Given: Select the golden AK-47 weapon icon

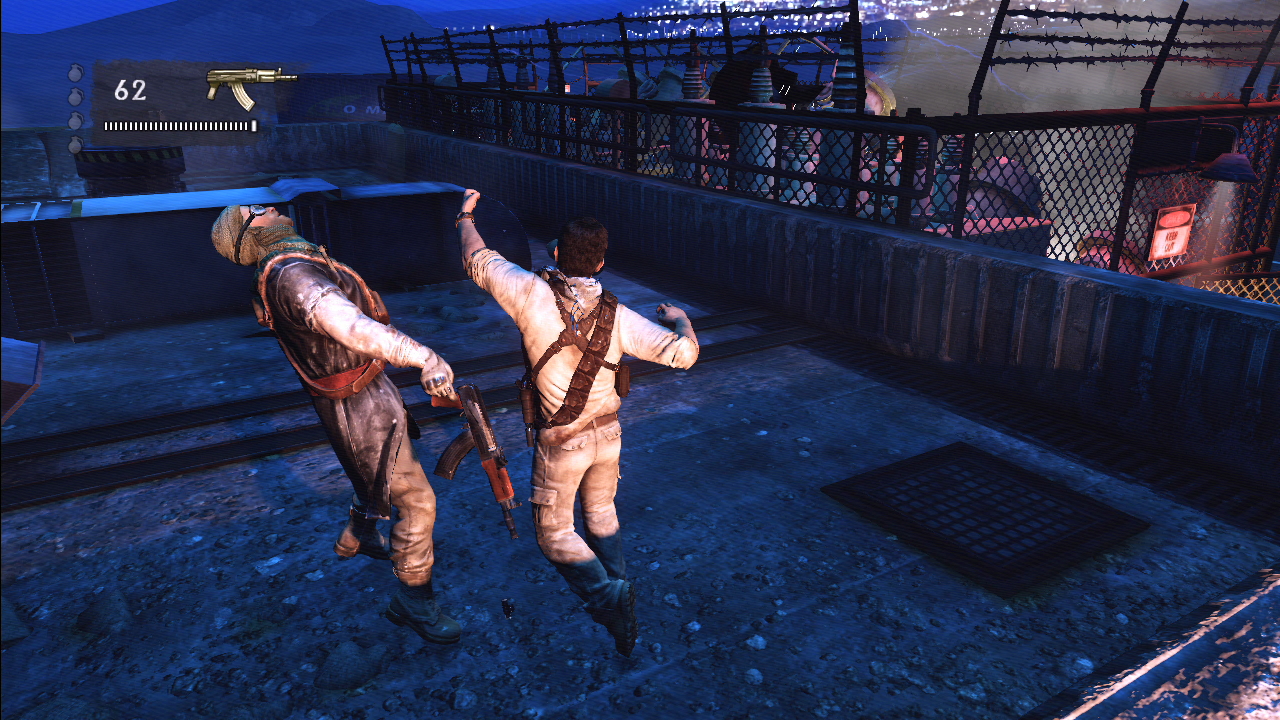Looking at the screenshot, I should pyautogui.click(x=249, y=84).
